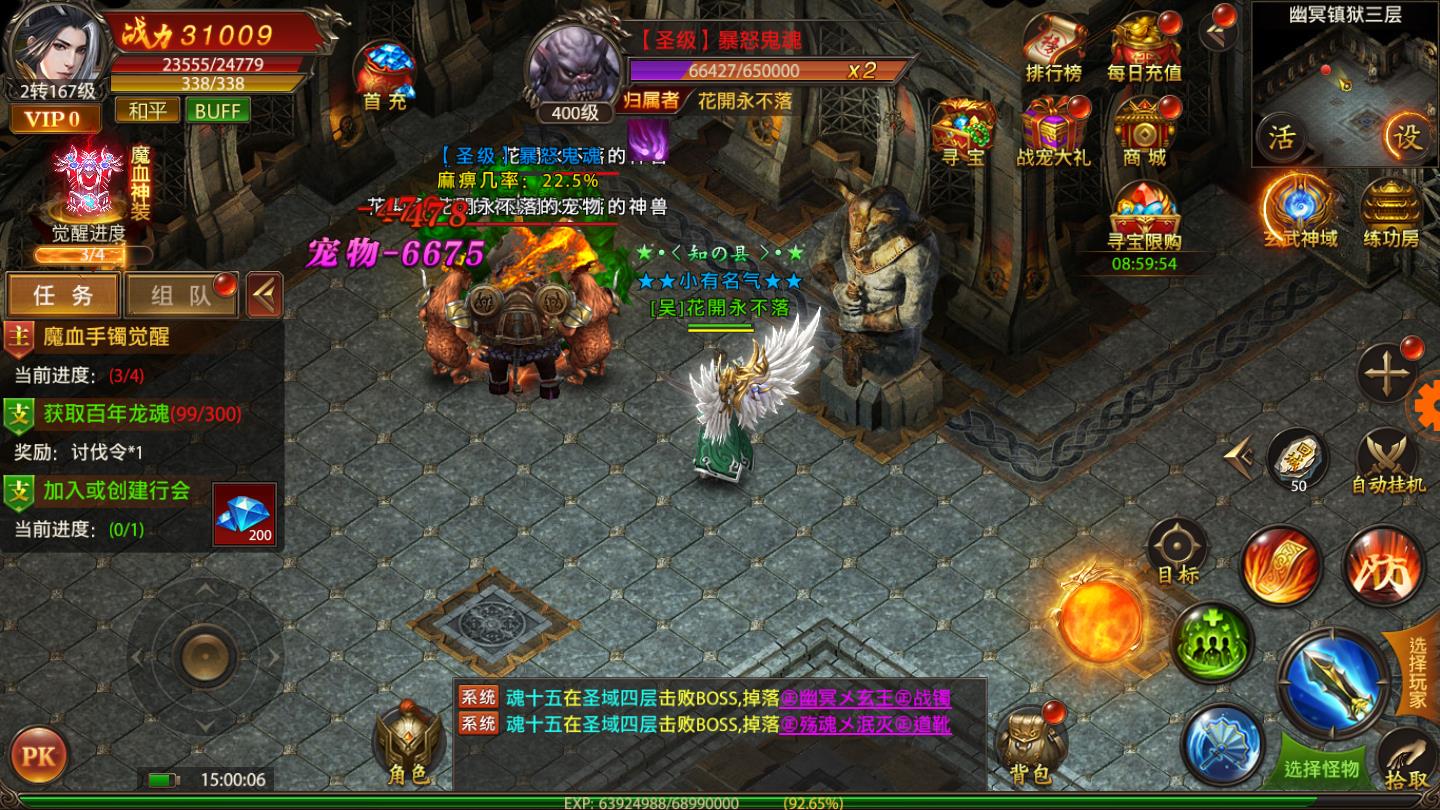Collapse the quest panel with the left arrow

coord(263,294)
